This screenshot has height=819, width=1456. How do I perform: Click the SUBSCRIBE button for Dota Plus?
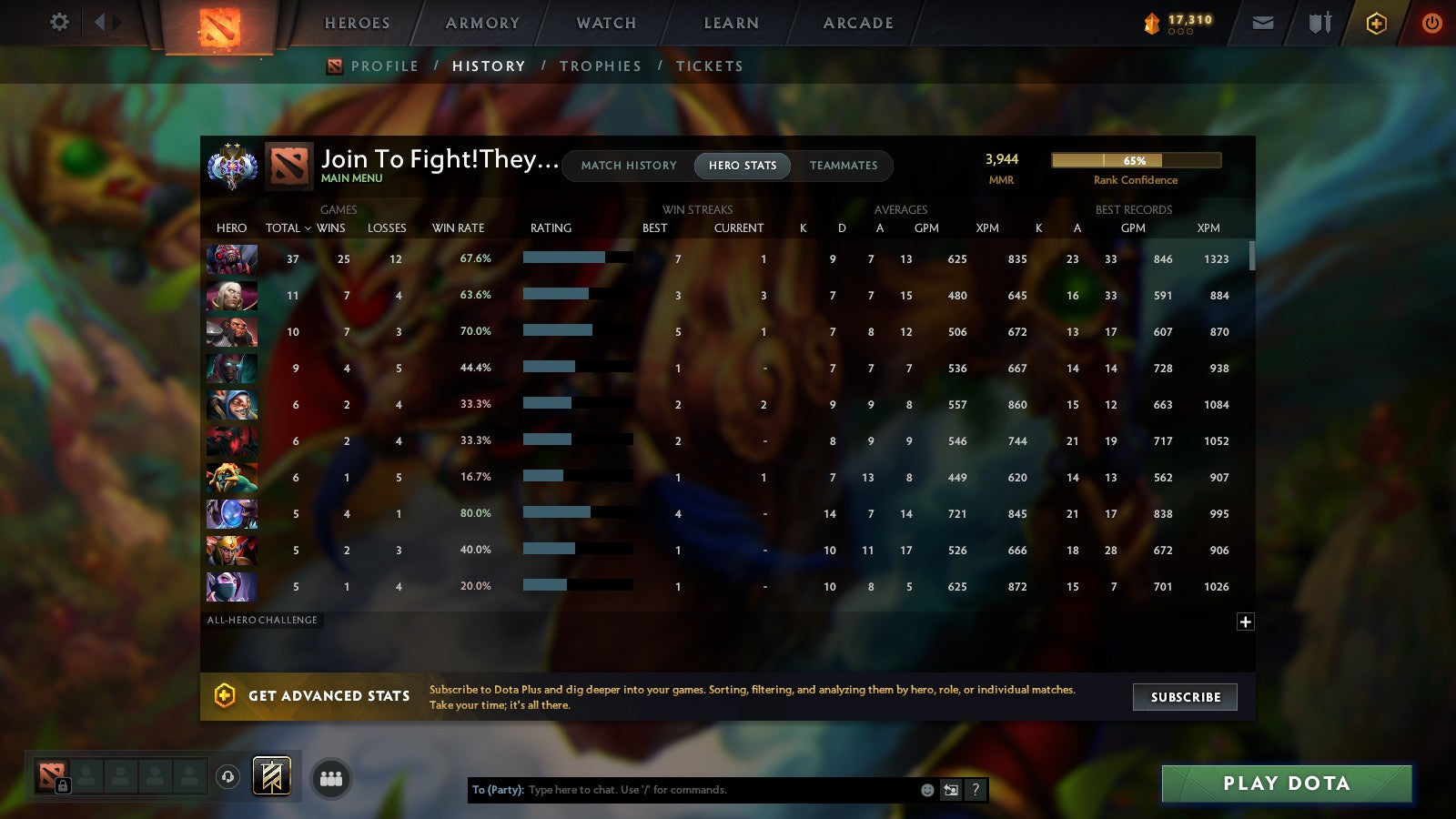[1185, 696]
